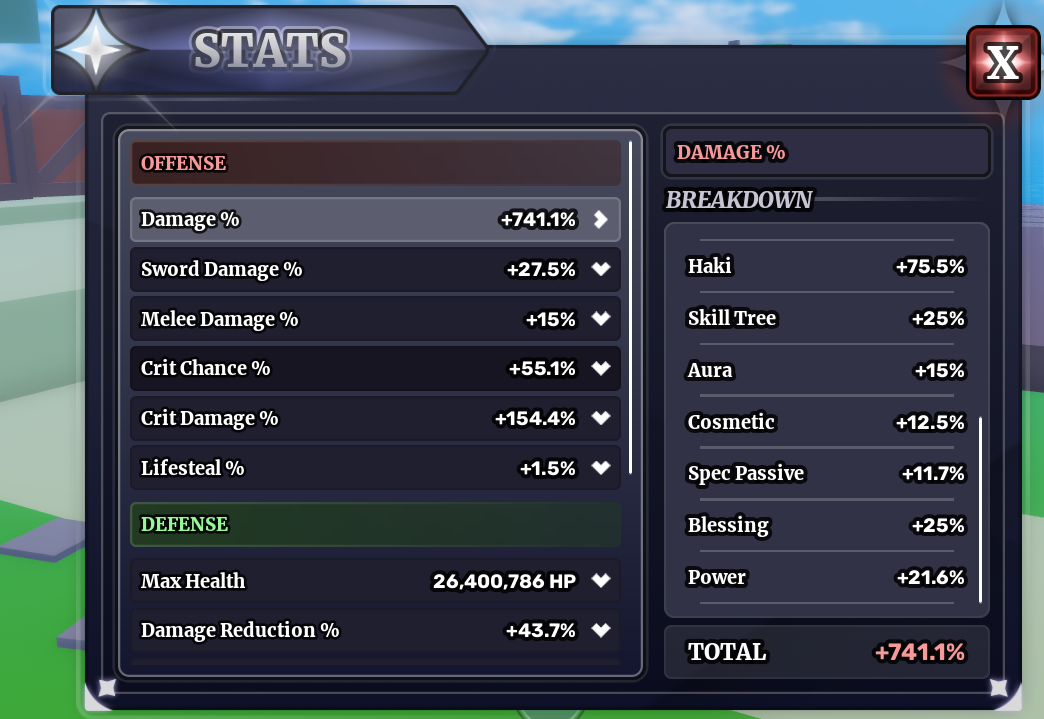Screen dimensions: 1044x719
Task: Click the stats list scrollbar
Action: pyautogui.click(x=630, y=306)
